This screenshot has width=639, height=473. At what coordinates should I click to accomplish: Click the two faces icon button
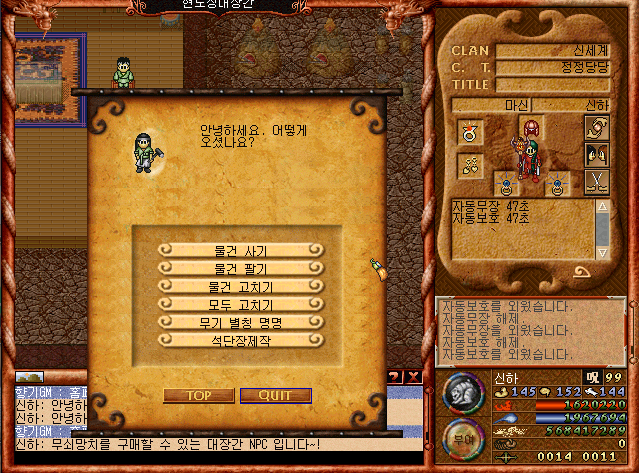coord(594,156)
